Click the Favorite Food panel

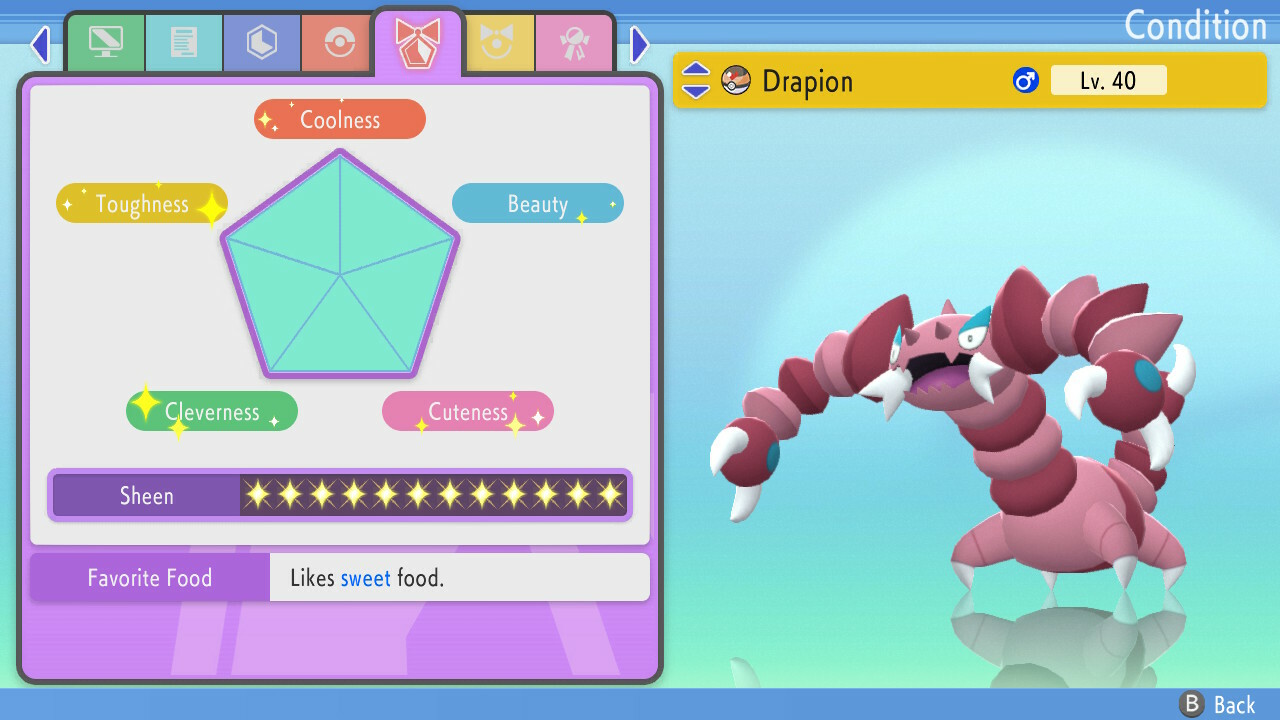149,577
